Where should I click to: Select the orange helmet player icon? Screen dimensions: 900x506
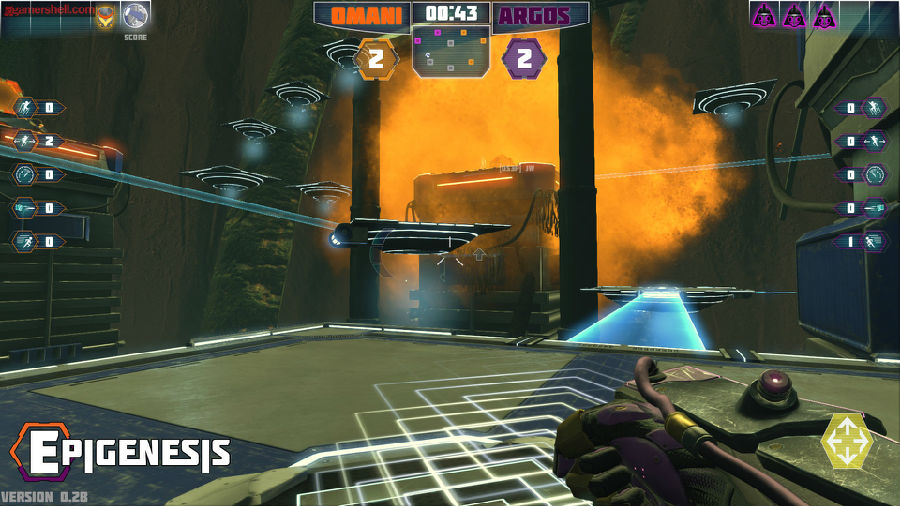pos(105,15)
